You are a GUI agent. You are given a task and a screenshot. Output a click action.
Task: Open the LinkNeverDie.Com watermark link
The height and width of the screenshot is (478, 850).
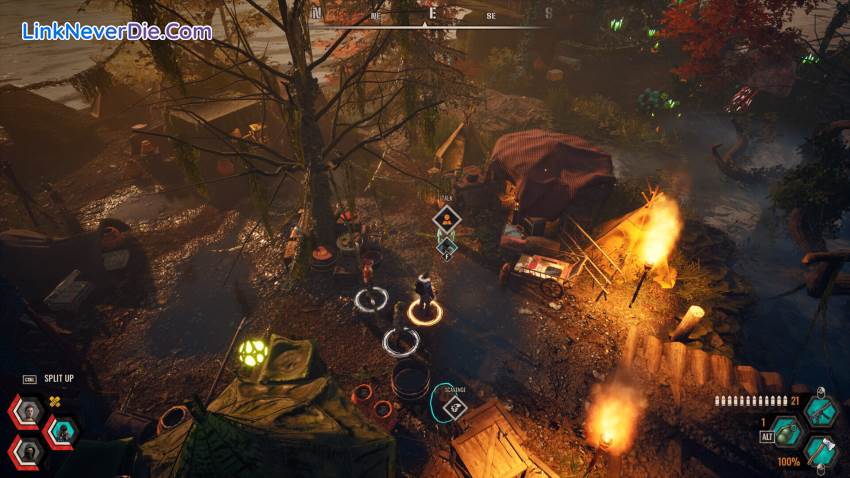(116, 32)
